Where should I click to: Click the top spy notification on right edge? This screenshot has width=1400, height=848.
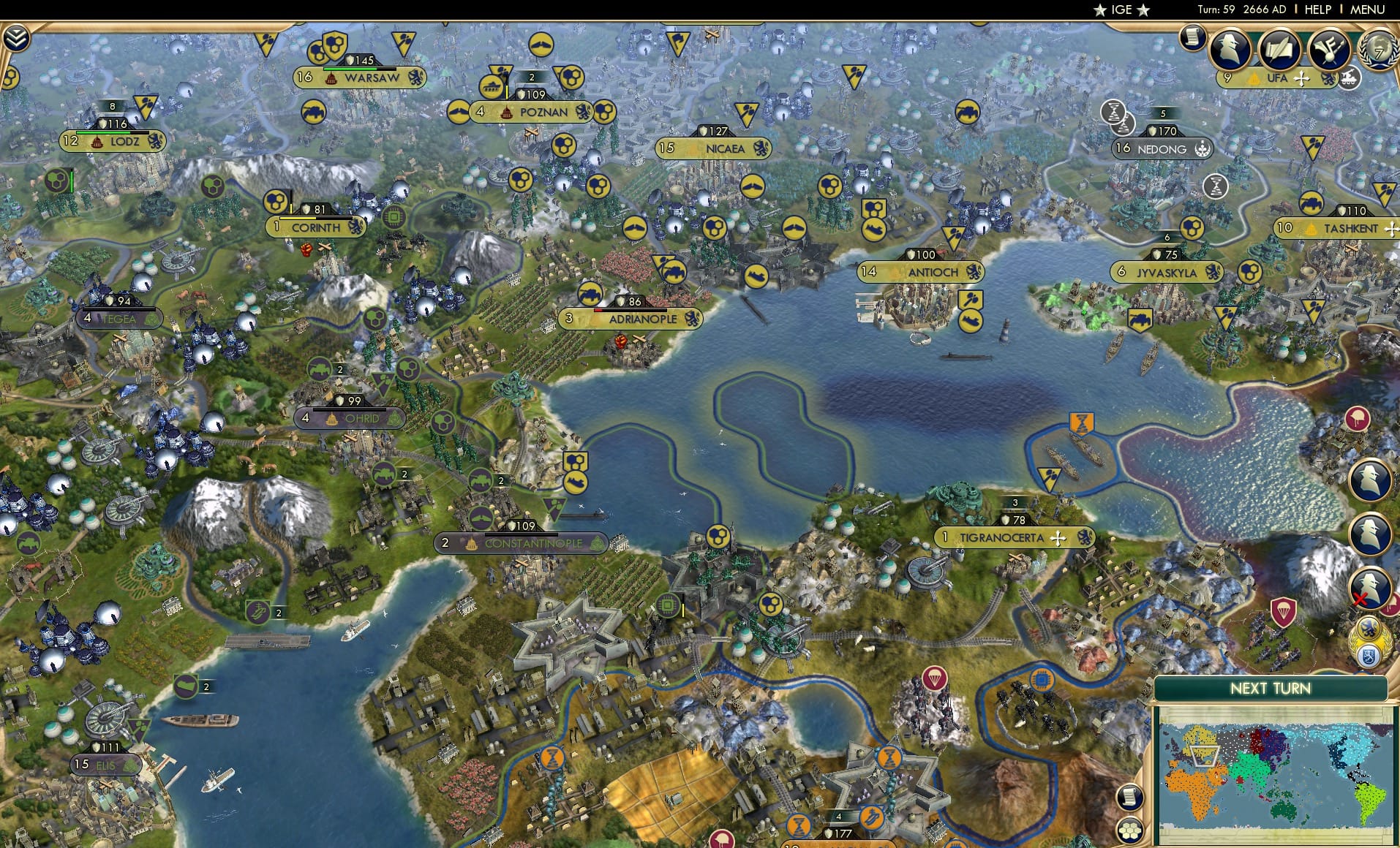1369,480
